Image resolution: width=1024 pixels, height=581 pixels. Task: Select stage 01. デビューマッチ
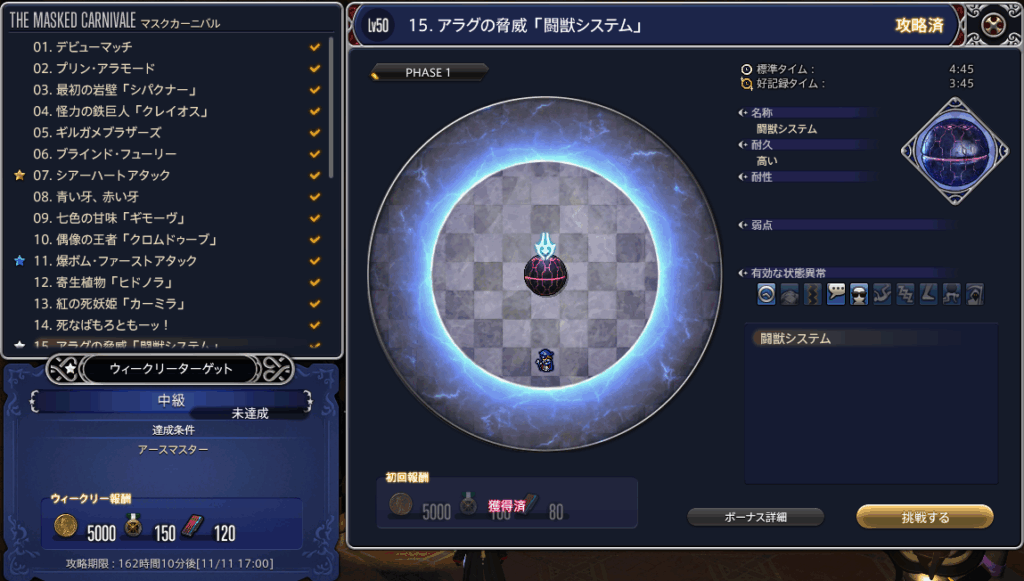pyautogui.click(x=82, y=47)
